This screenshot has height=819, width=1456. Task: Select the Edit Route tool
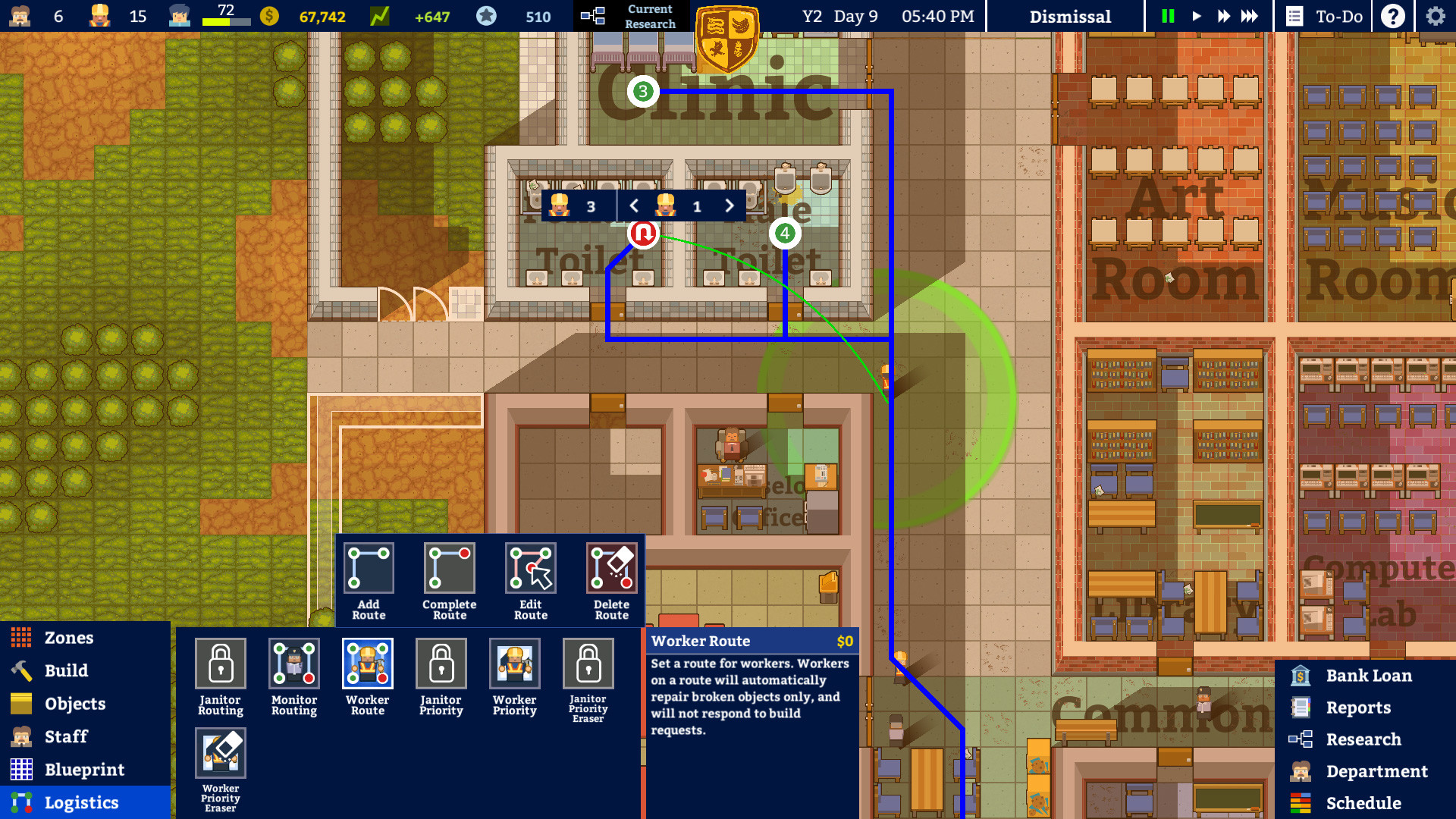coord(530,569)
